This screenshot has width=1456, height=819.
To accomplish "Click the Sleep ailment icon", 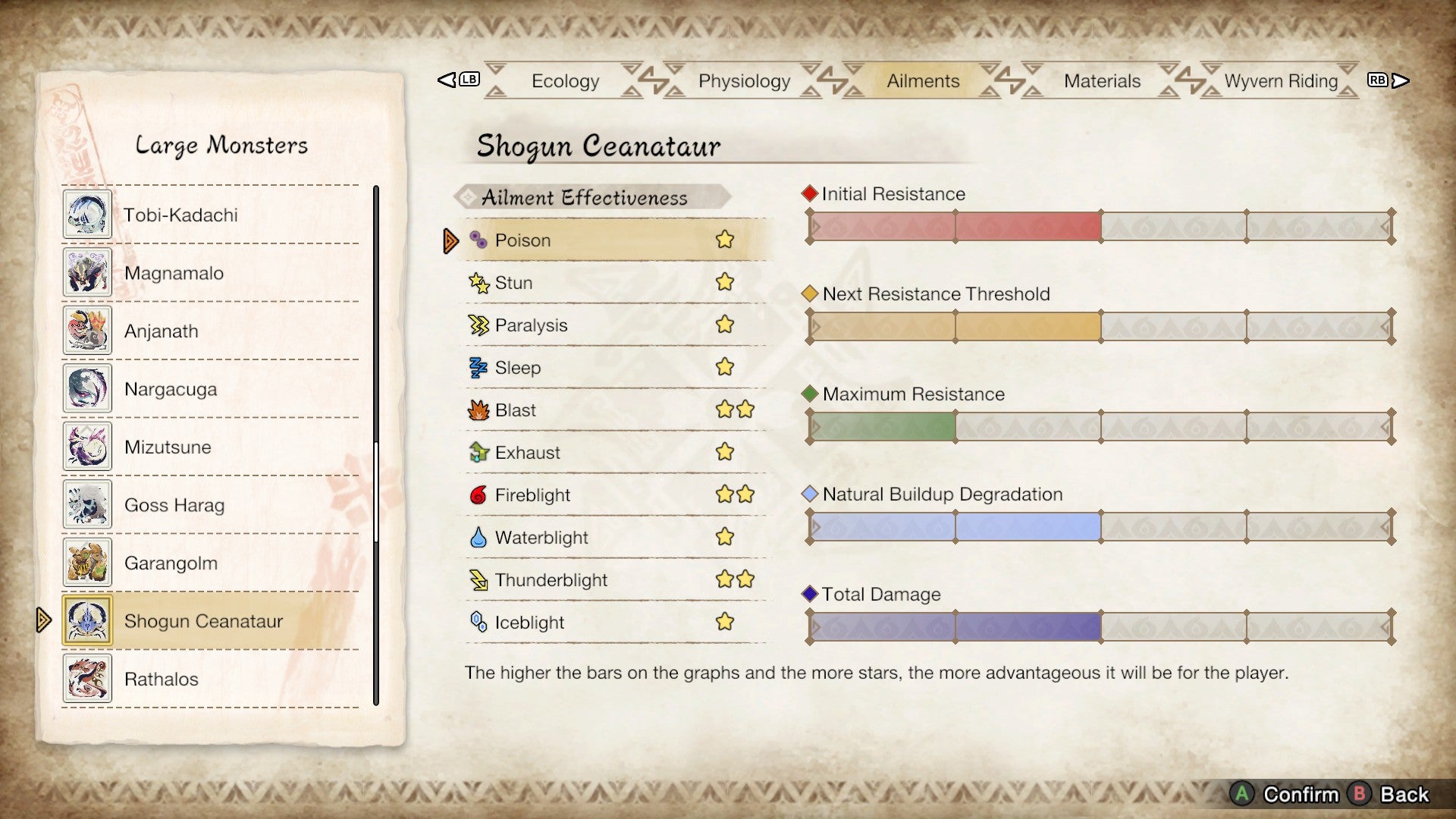I will 475,367.
